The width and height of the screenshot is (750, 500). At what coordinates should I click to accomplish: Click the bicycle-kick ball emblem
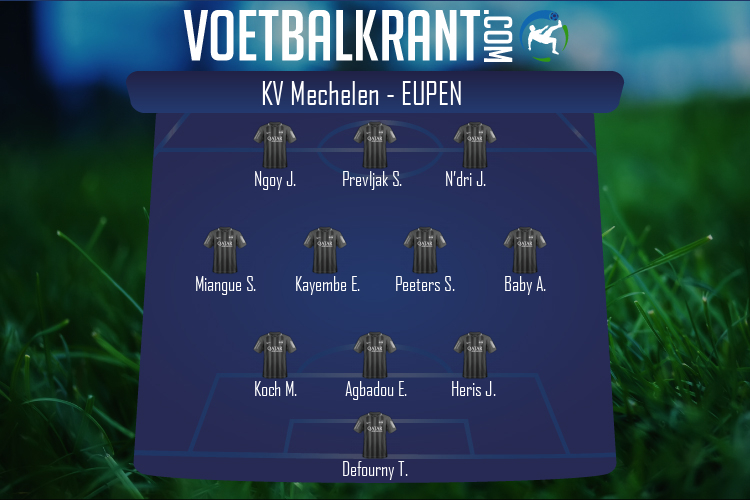click(x=544, y=36)
